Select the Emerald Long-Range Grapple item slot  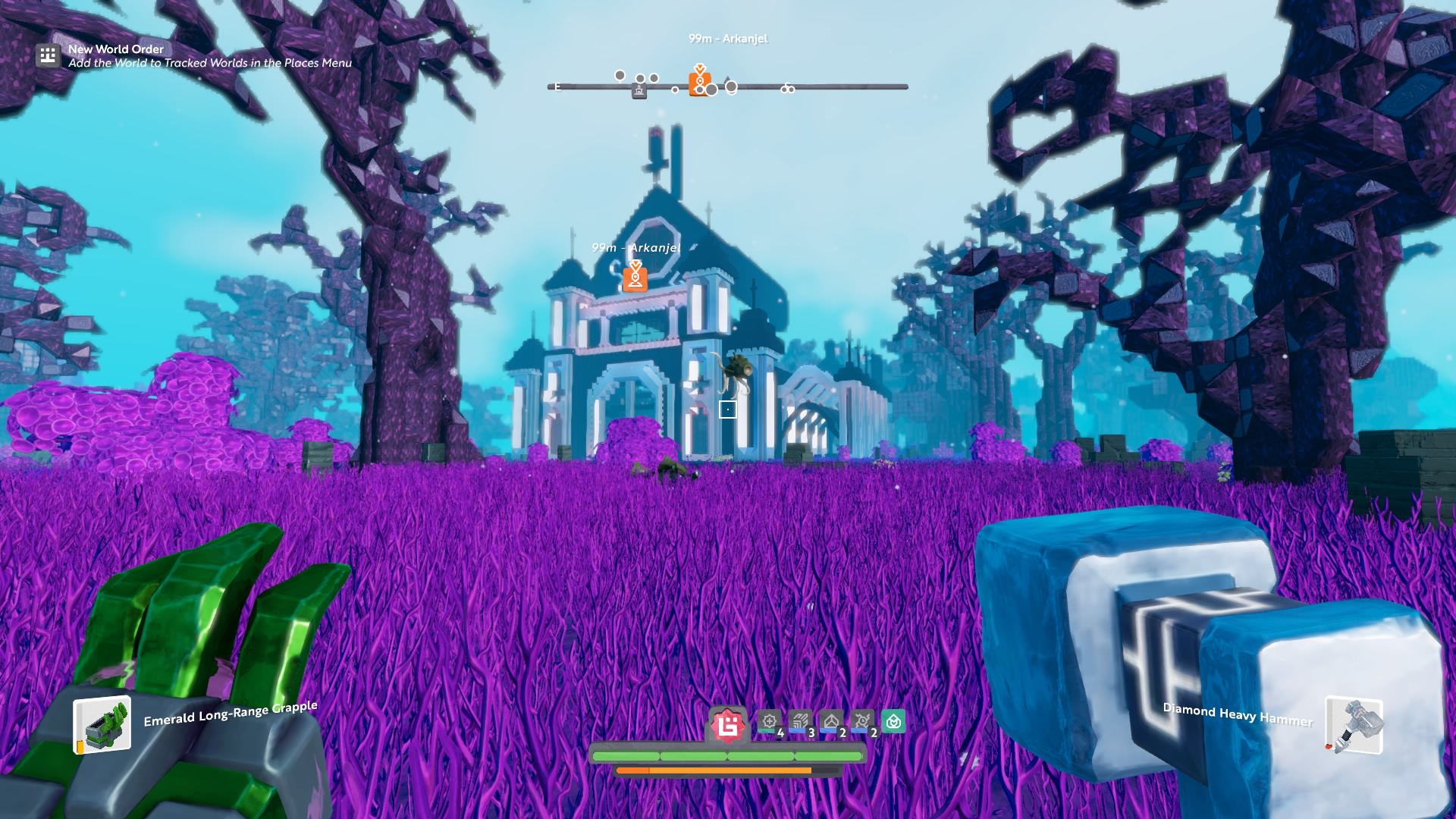coord(102,725)
